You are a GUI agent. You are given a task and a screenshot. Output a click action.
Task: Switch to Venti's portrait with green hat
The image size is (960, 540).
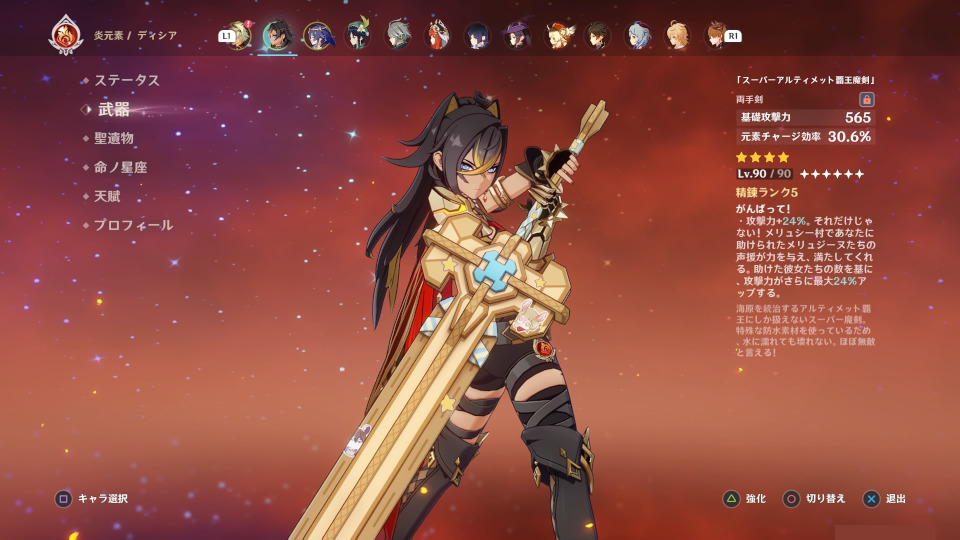click(x=357, y=36)
